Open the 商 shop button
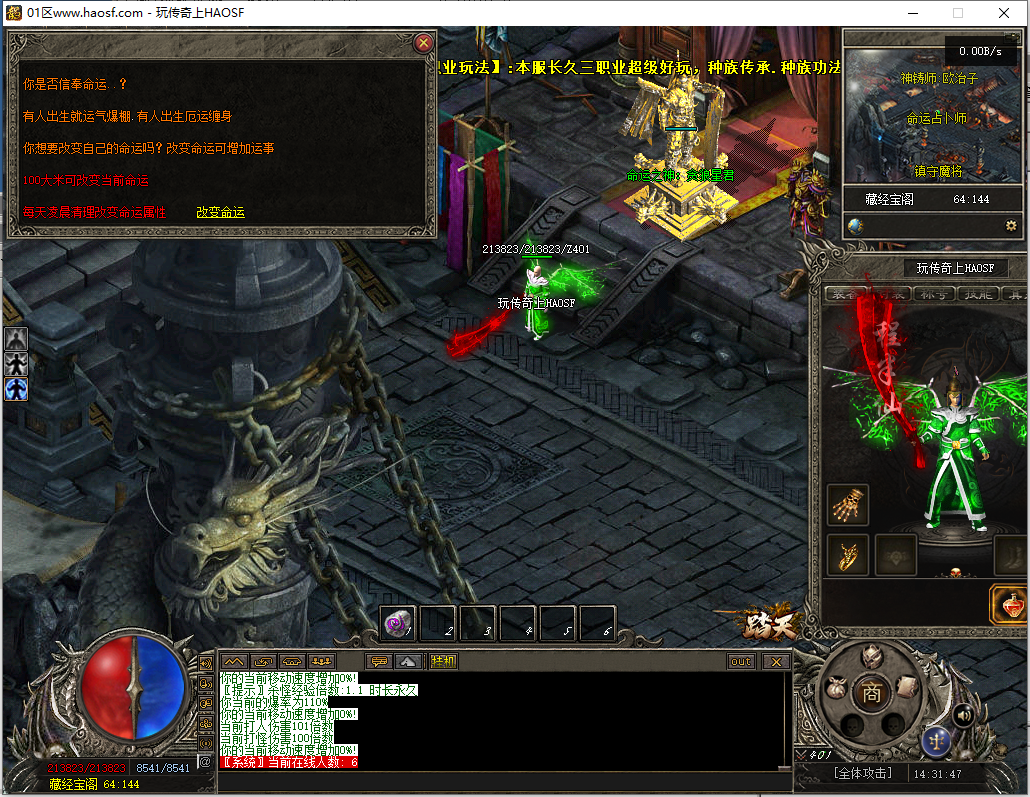The image size is (1030, 797). pos(872,694)
